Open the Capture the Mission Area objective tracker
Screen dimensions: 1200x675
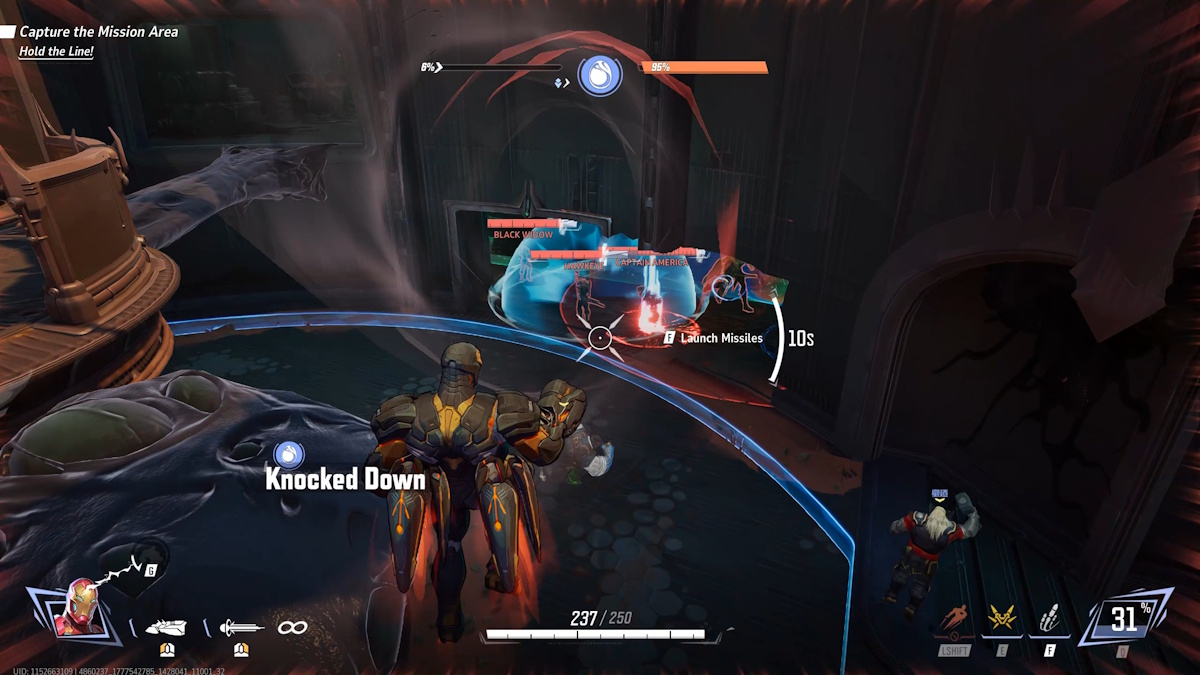click(x=98, y=32)
